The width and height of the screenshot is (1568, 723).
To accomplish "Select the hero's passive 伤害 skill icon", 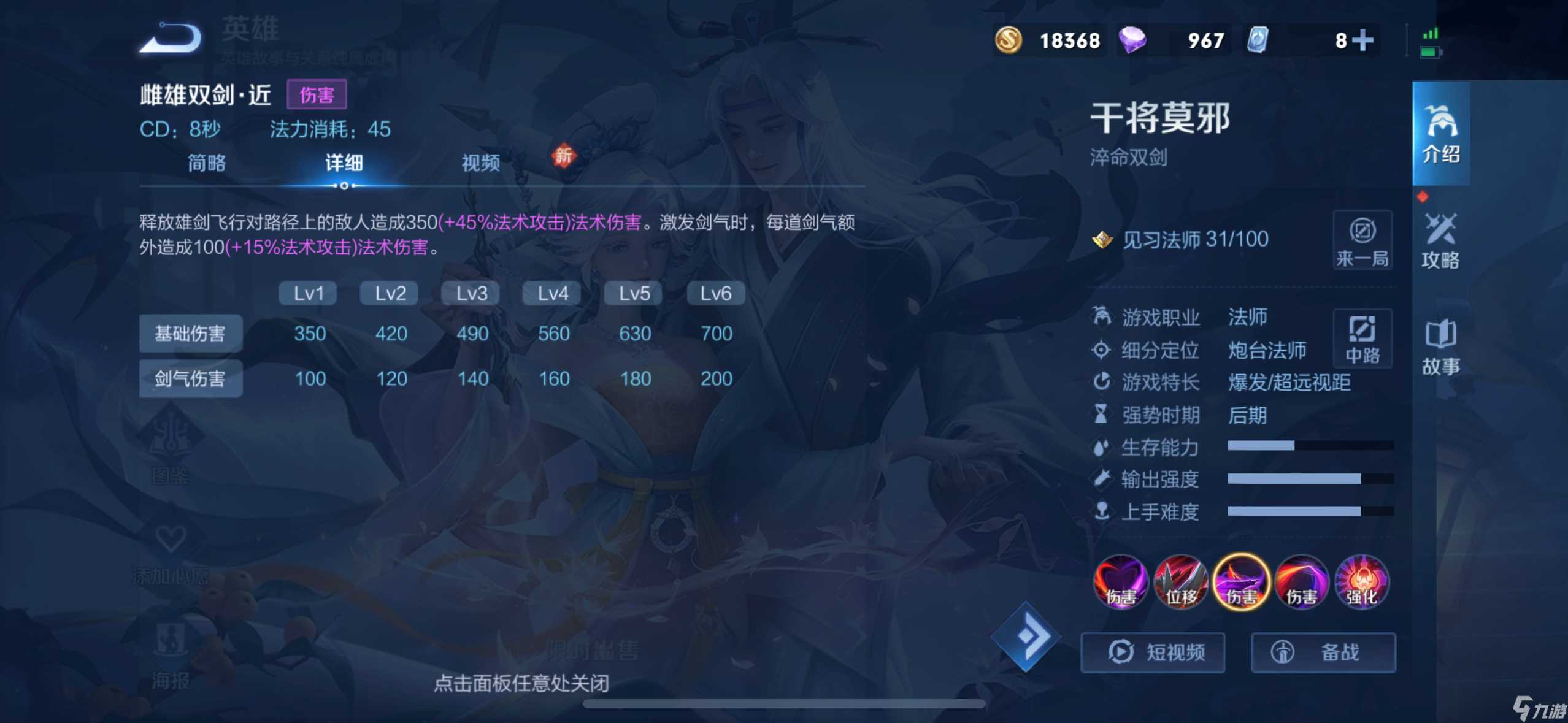I will click(1120, 583).
